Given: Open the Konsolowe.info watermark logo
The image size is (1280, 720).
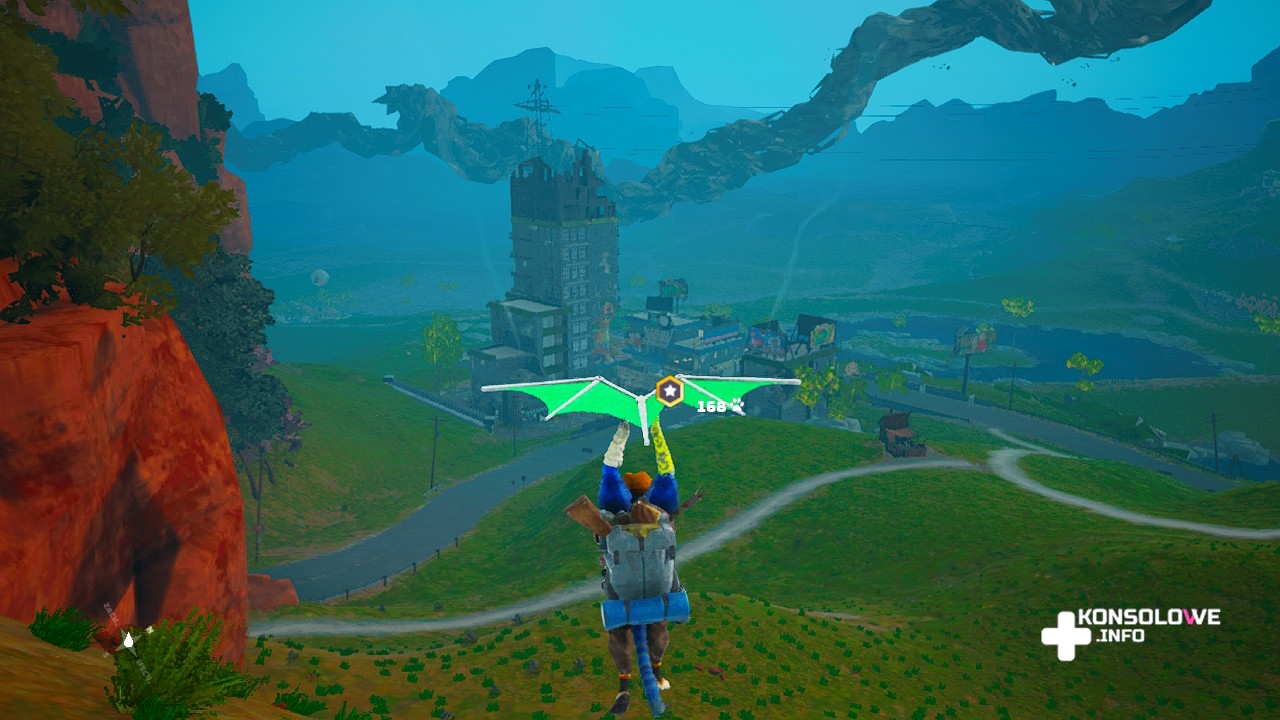Looking at the screenshot, I should pos(1130,633).
